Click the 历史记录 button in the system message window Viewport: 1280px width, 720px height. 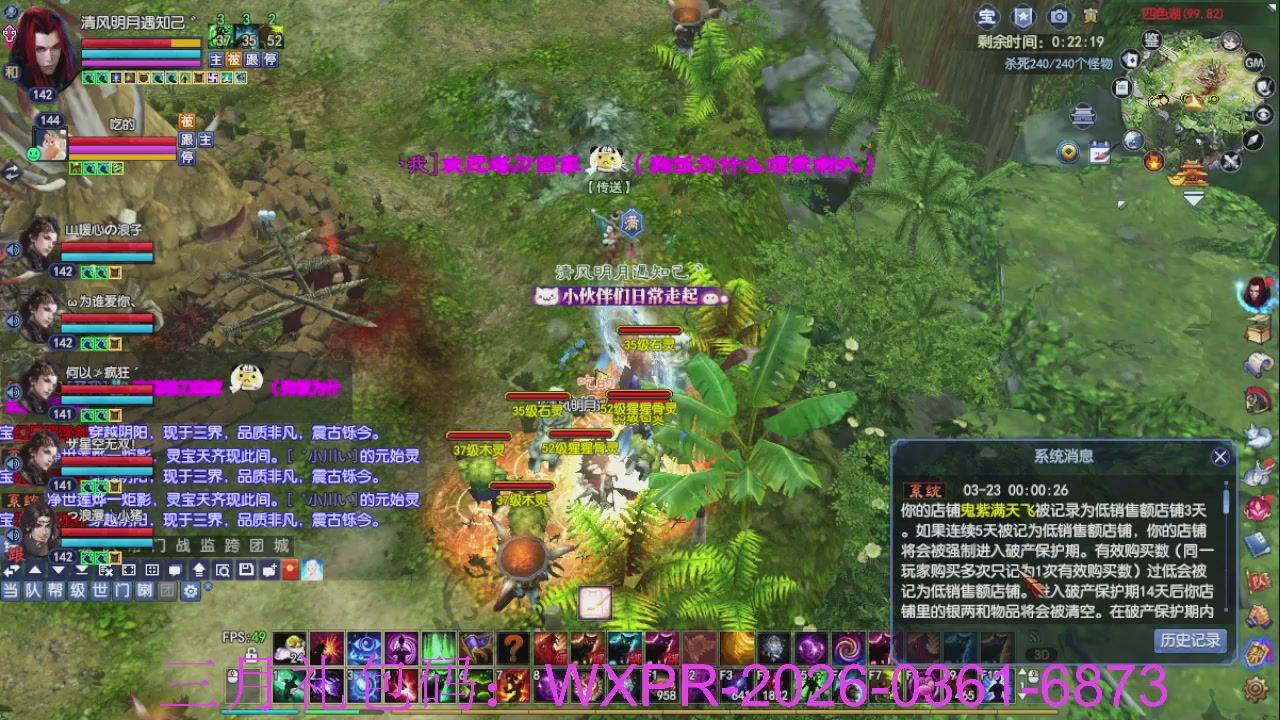pos(1190,640)
